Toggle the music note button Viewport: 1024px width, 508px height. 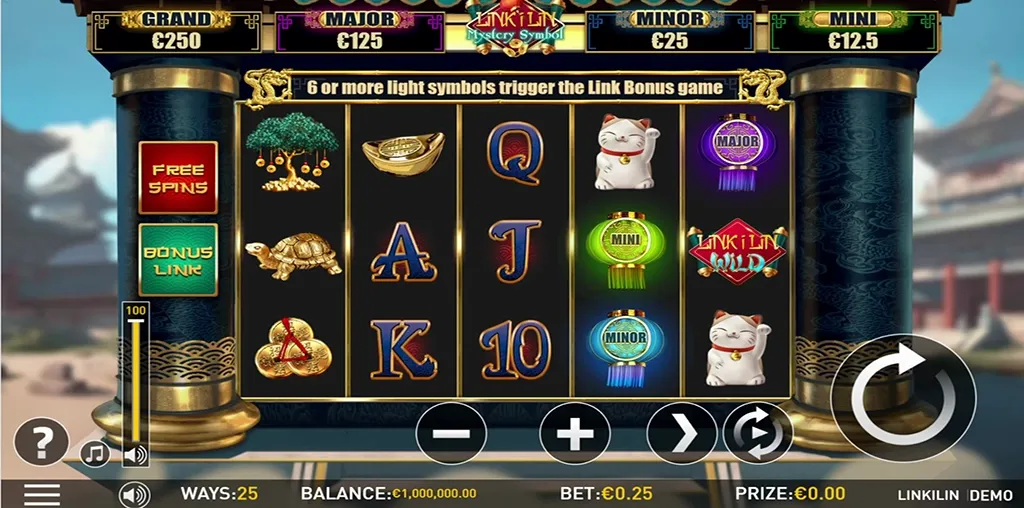[95, 454]
